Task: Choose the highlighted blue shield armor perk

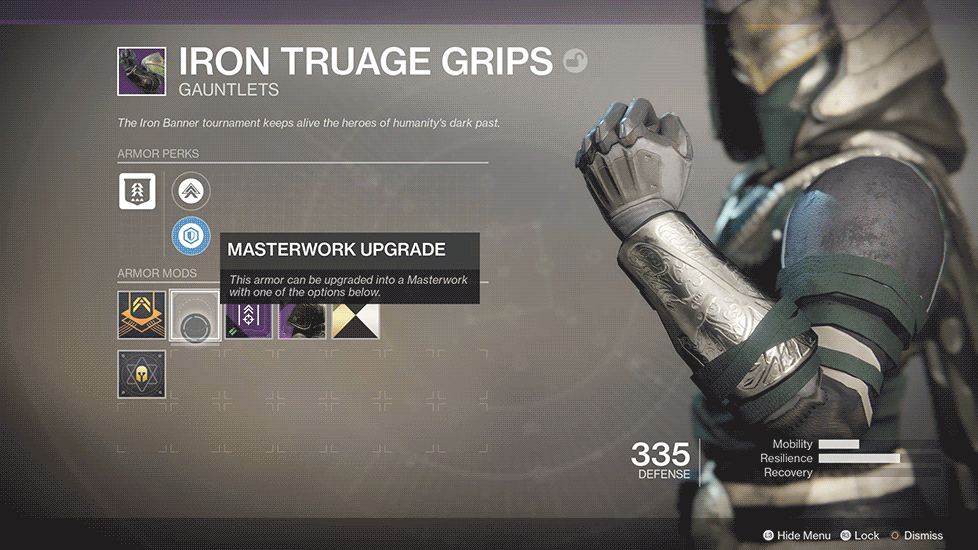Action: pos(190,237)
